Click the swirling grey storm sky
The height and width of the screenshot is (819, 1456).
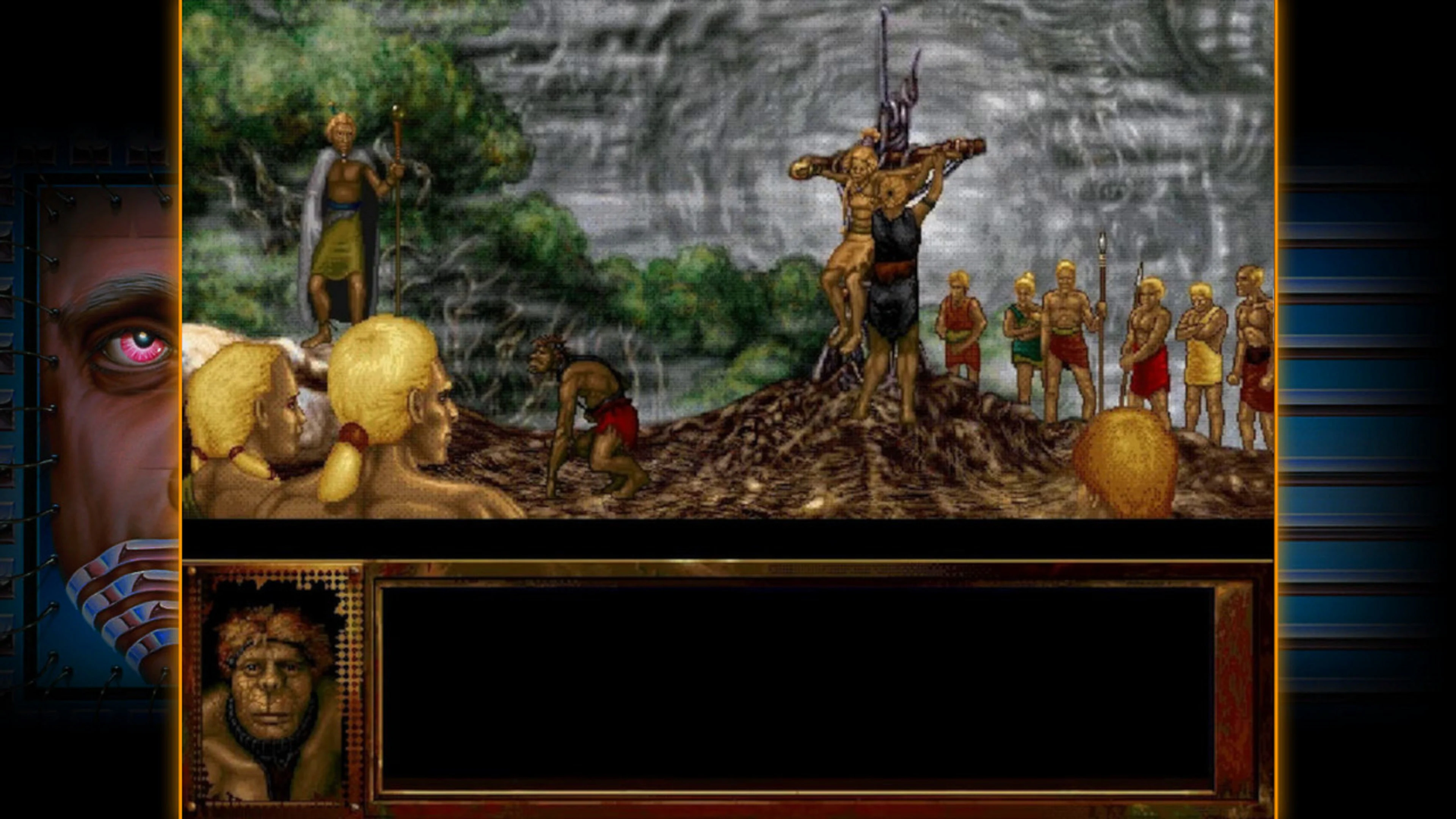click(1130, 113)
